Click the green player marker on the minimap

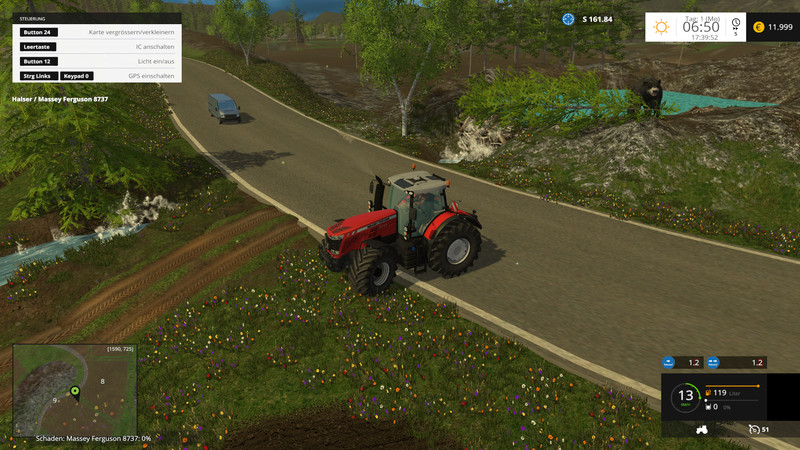(74, 390)
